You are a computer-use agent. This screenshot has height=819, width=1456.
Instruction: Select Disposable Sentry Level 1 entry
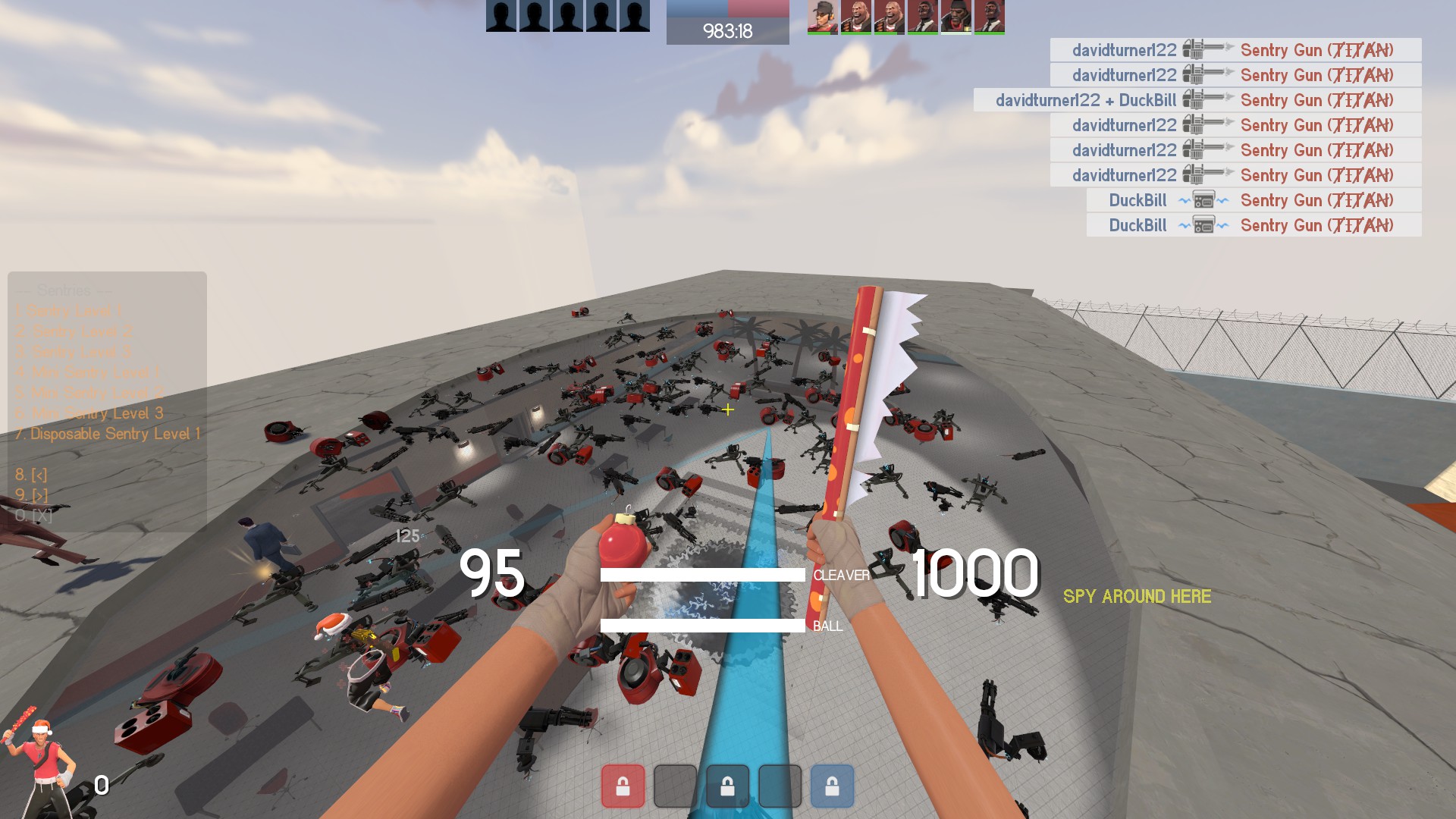(x=108, y=434)
